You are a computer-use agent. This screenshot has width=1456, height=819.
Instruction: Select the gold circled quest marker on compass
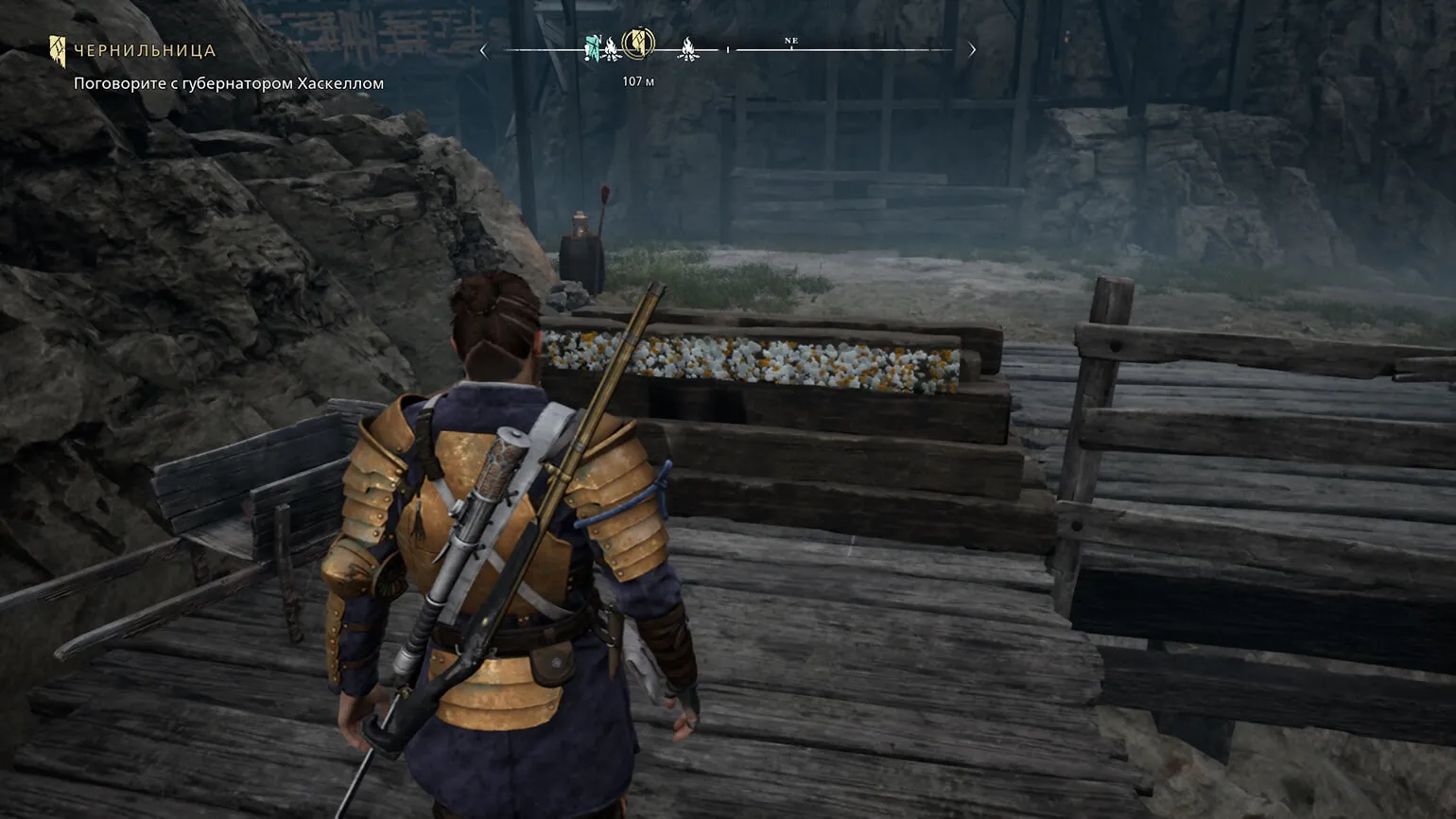click(639, 43)
